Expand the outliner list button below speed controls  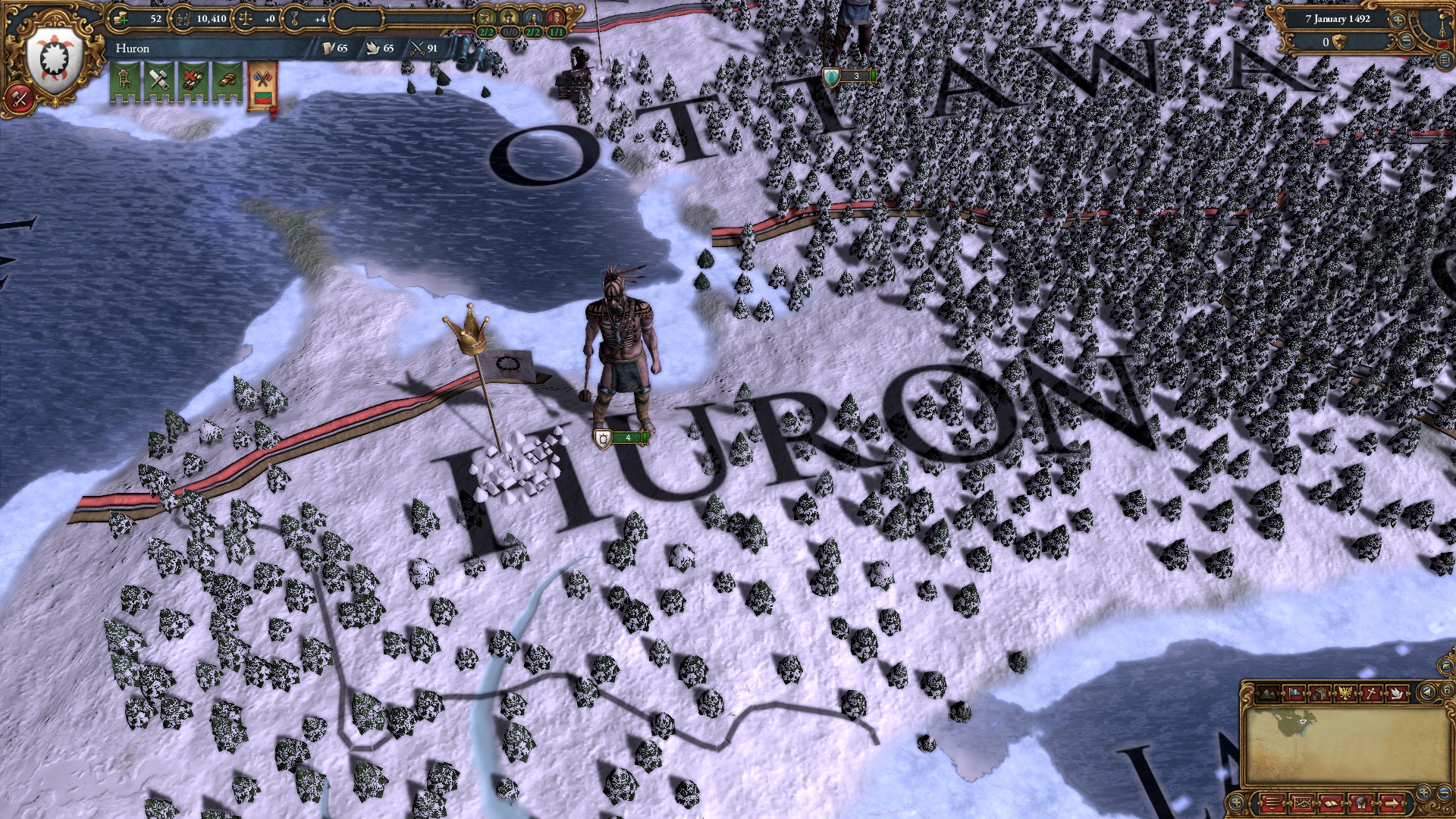click(x=1444, y=61)
